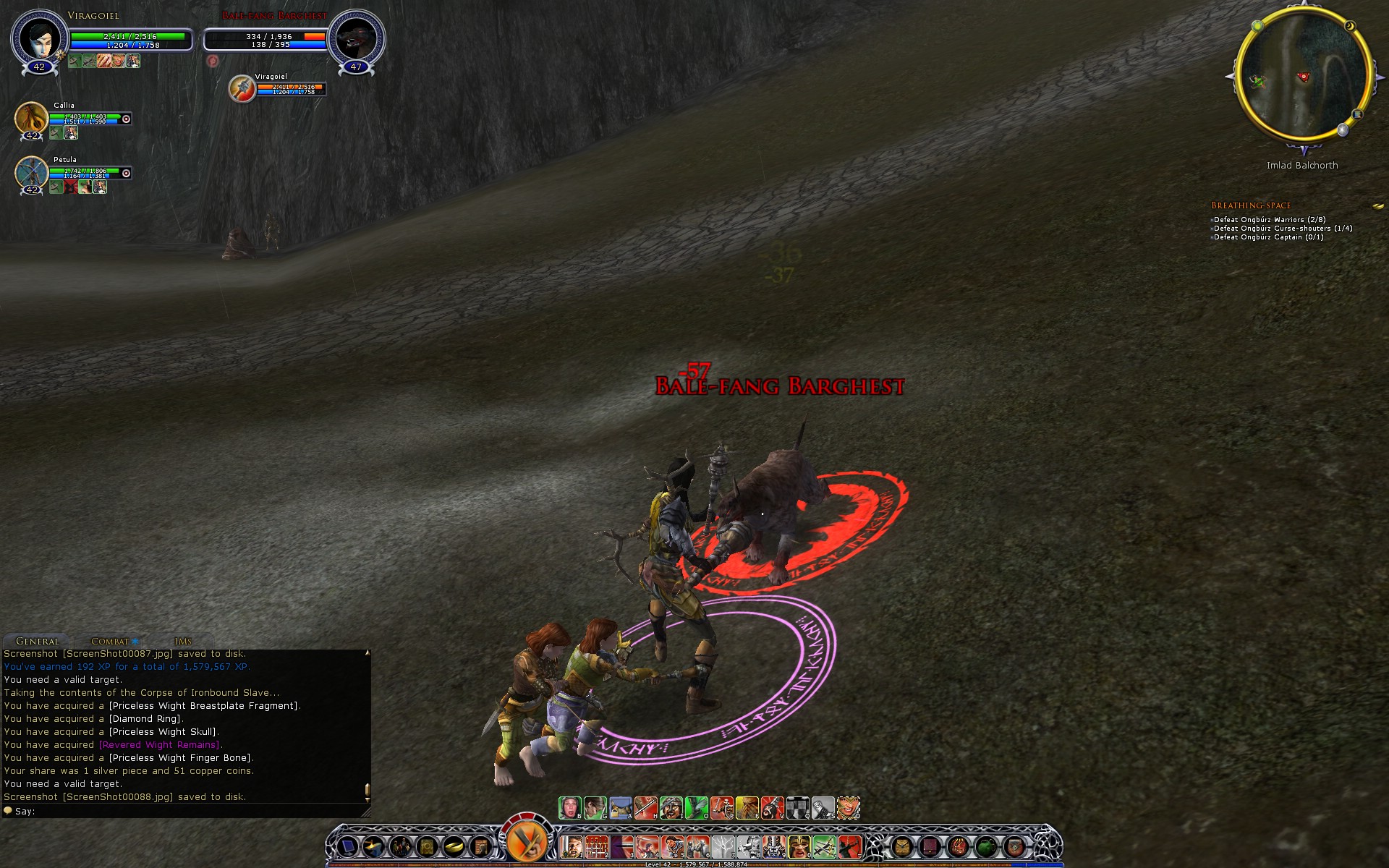
Task: Select the General chat tab
Action: (38, 642)
